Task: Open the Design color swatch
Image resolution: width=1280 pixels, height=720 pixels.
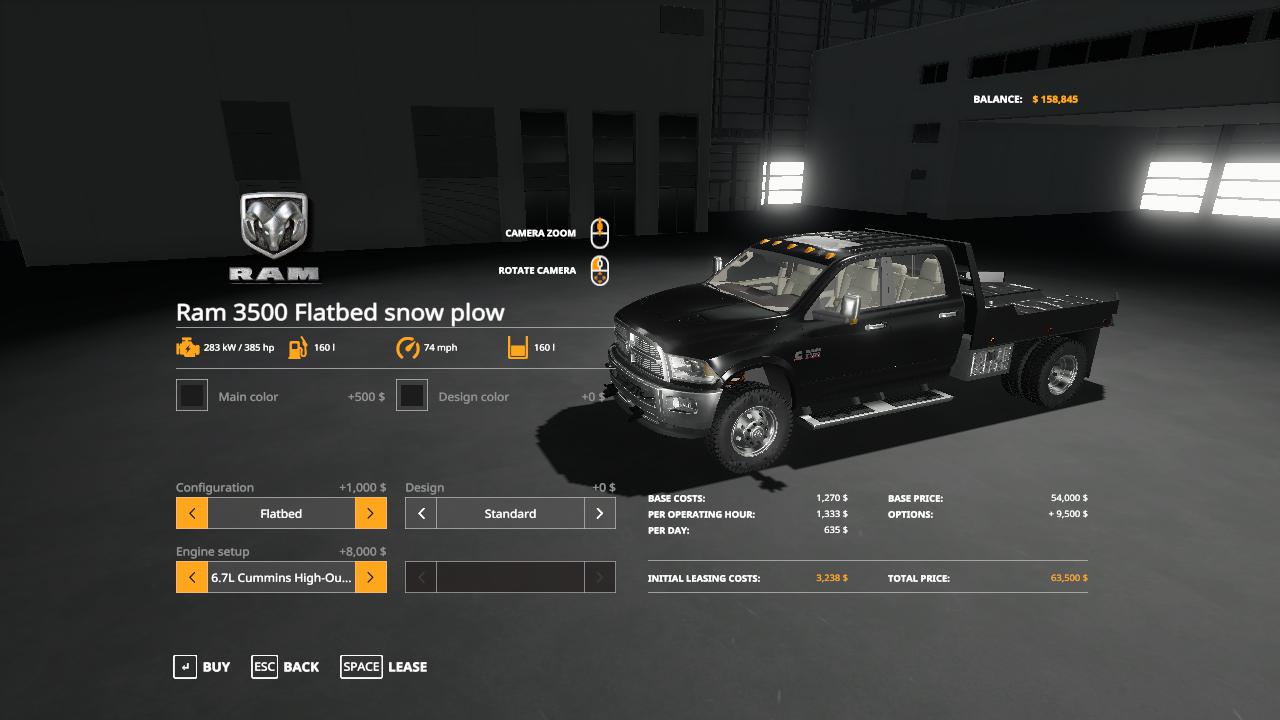Action: [x=412, y=396]
